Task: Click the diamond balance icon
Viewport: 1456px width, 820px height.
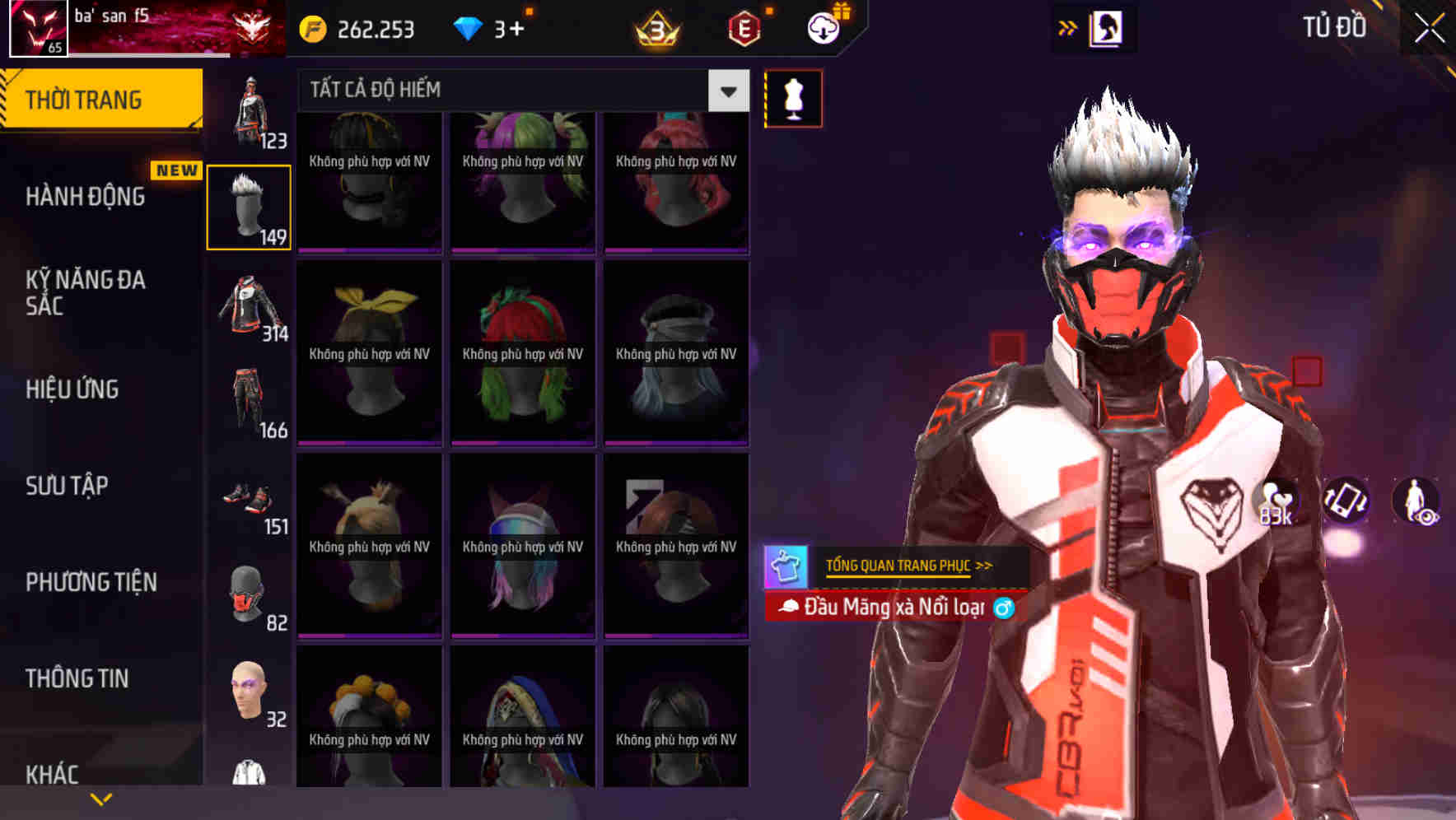Action: coord(469,27)
